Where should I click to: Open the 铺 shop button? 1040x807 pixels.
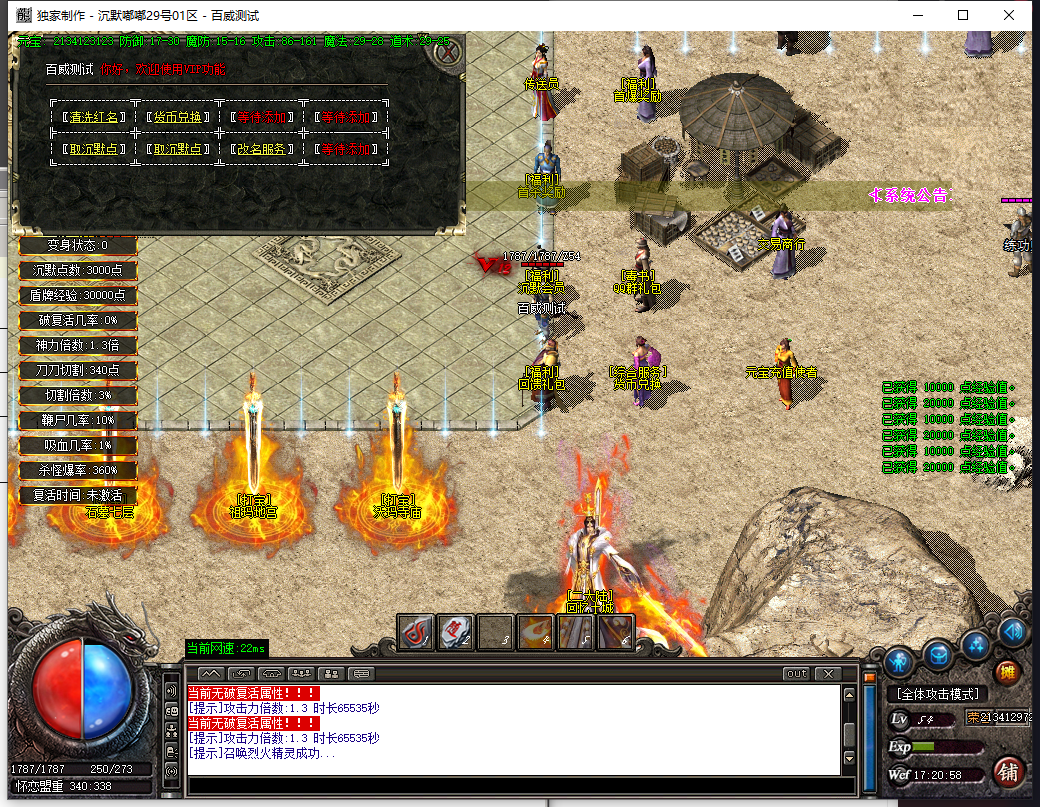[x=1008, y=771]
